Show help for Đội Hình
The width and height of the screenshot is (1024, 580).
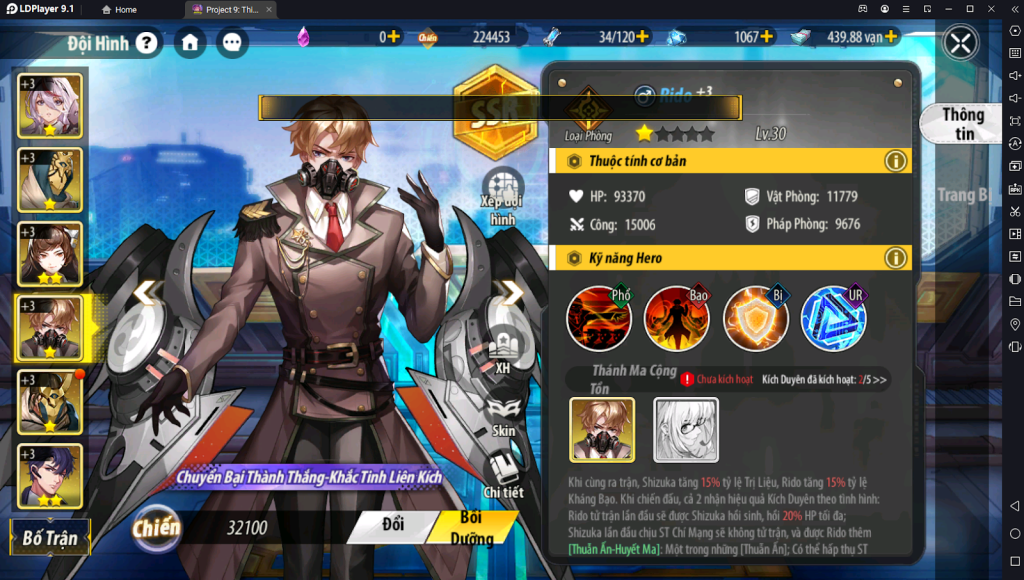147,43
